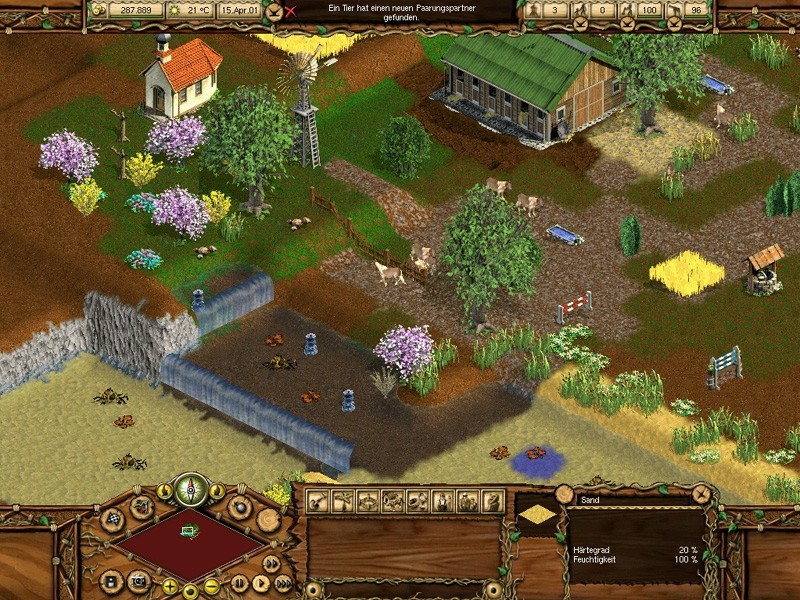Select the Sand terrain tile swatch
Image resolution: width=800 pixels, height=600 pixels.
[x=538, y=514]
